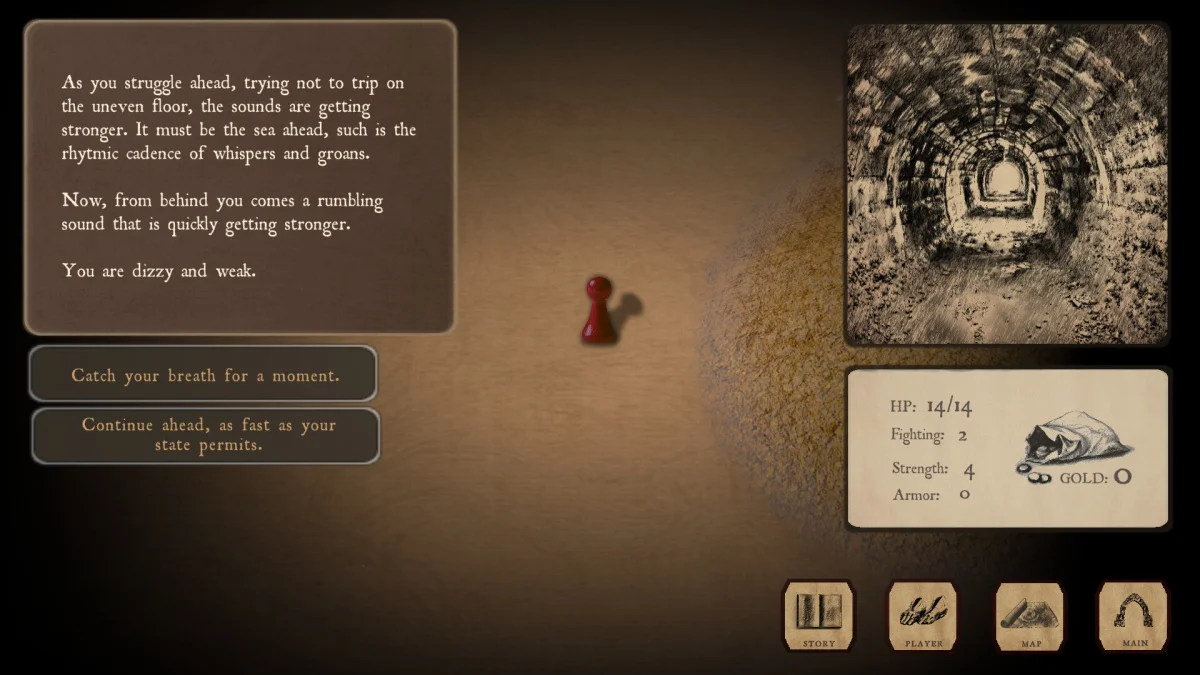Viewport: 1200px width, 675px height.
Task: Select "Continue ahead, as fast as your state permits"
Action: pos(207,435)
